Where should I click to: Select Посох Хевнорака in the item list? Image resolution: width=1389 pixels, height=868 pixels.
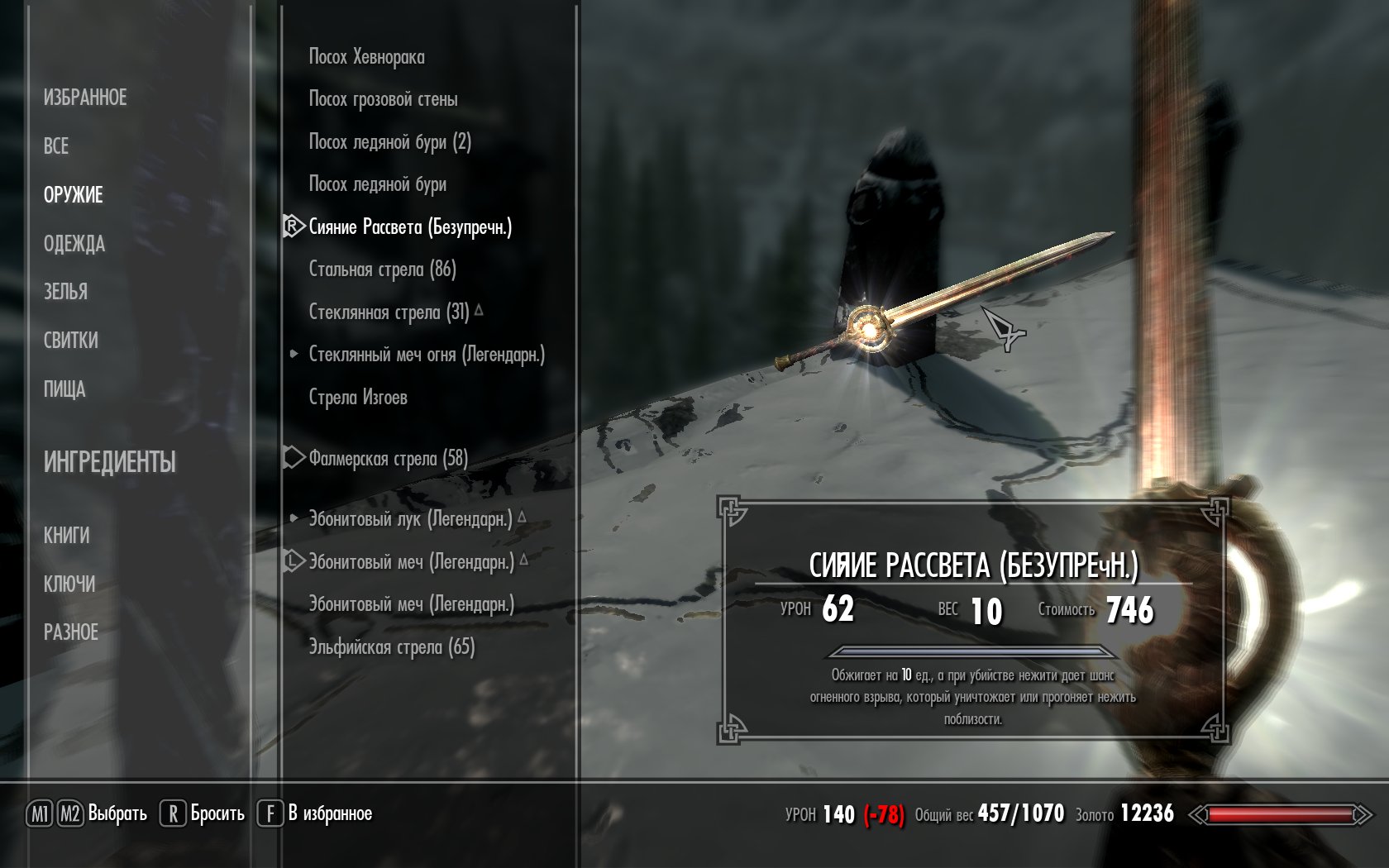coord(366,57)
